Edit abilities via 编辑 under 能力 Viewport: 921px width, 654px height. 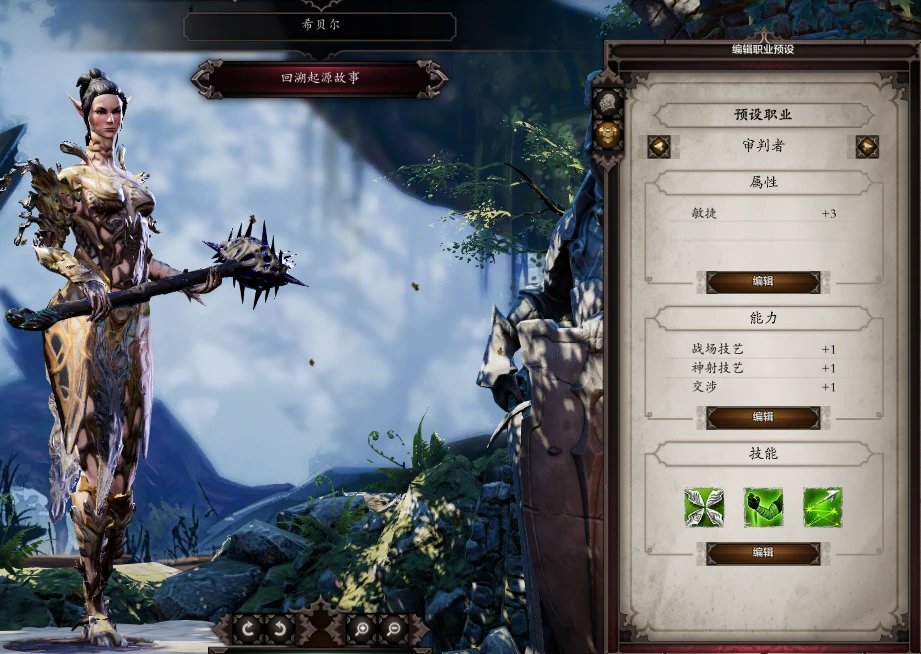pyautogui.click(x=763, y=417)
